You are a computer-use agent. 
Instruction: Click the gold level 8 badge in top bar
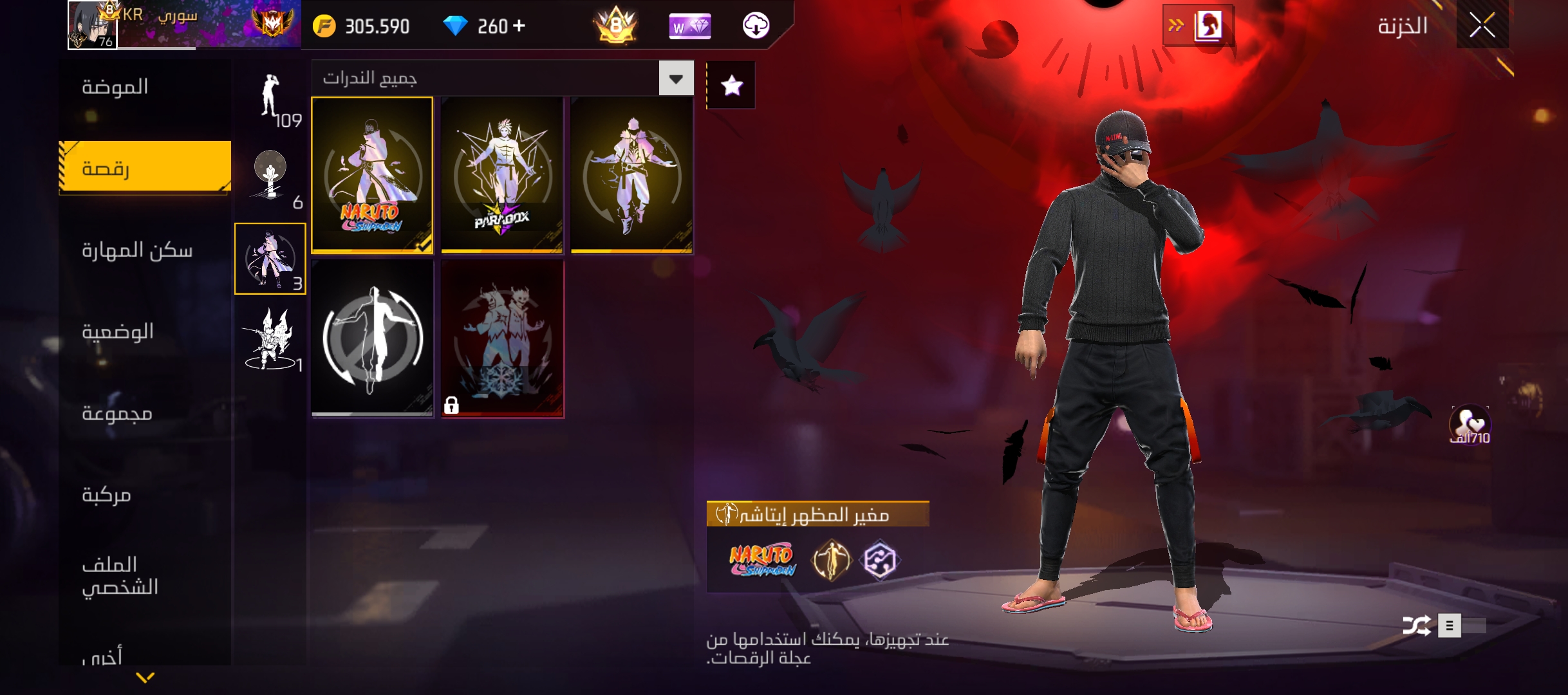coord(616,26)
